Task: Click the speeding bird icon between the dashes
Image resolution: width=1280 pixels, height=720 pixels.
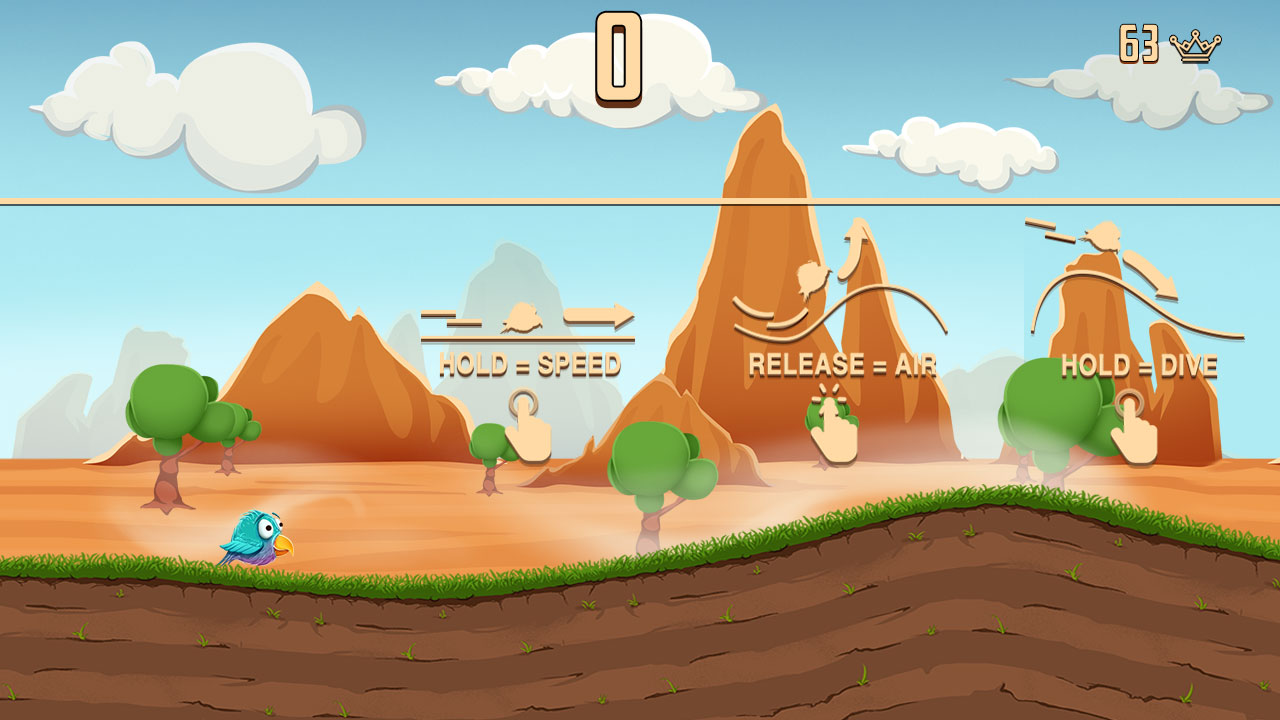Action: point(521,318)
